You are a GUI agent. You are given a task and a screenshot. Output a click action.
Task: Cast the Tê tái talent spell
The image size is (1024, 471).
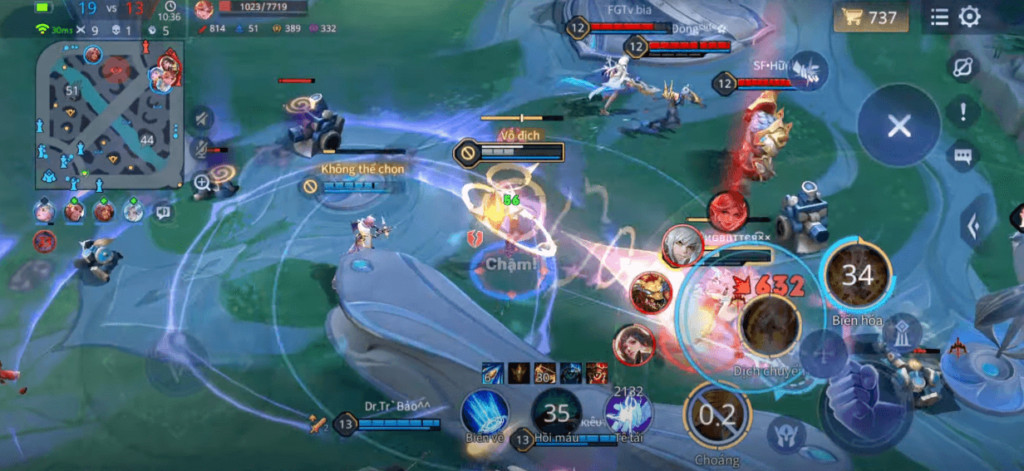click(x=629, y=412)
